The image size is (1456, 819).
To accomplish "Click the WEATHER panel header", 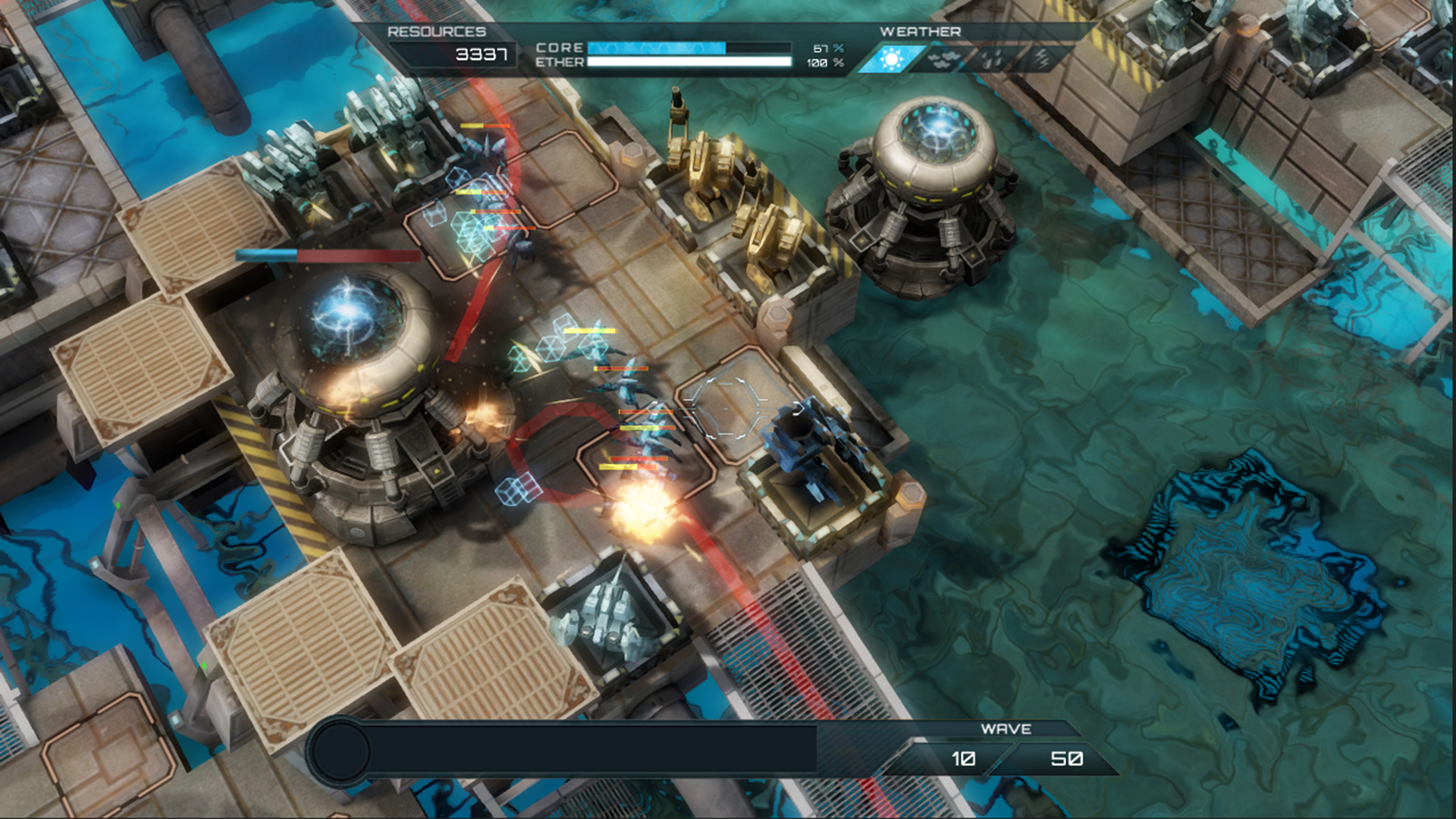I will (919, 32).
